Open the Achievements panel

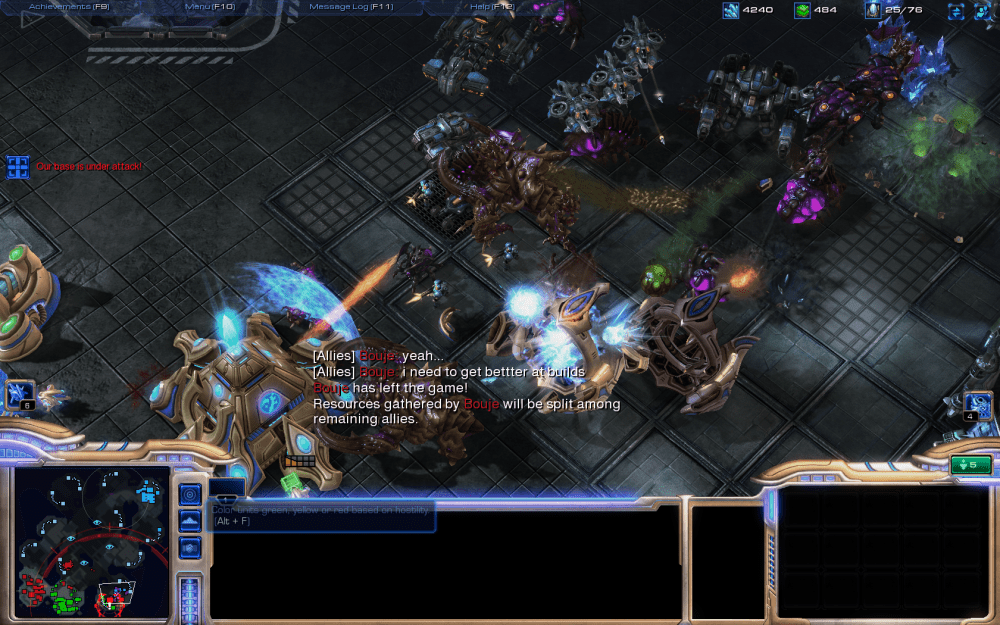tap(68, 7)
